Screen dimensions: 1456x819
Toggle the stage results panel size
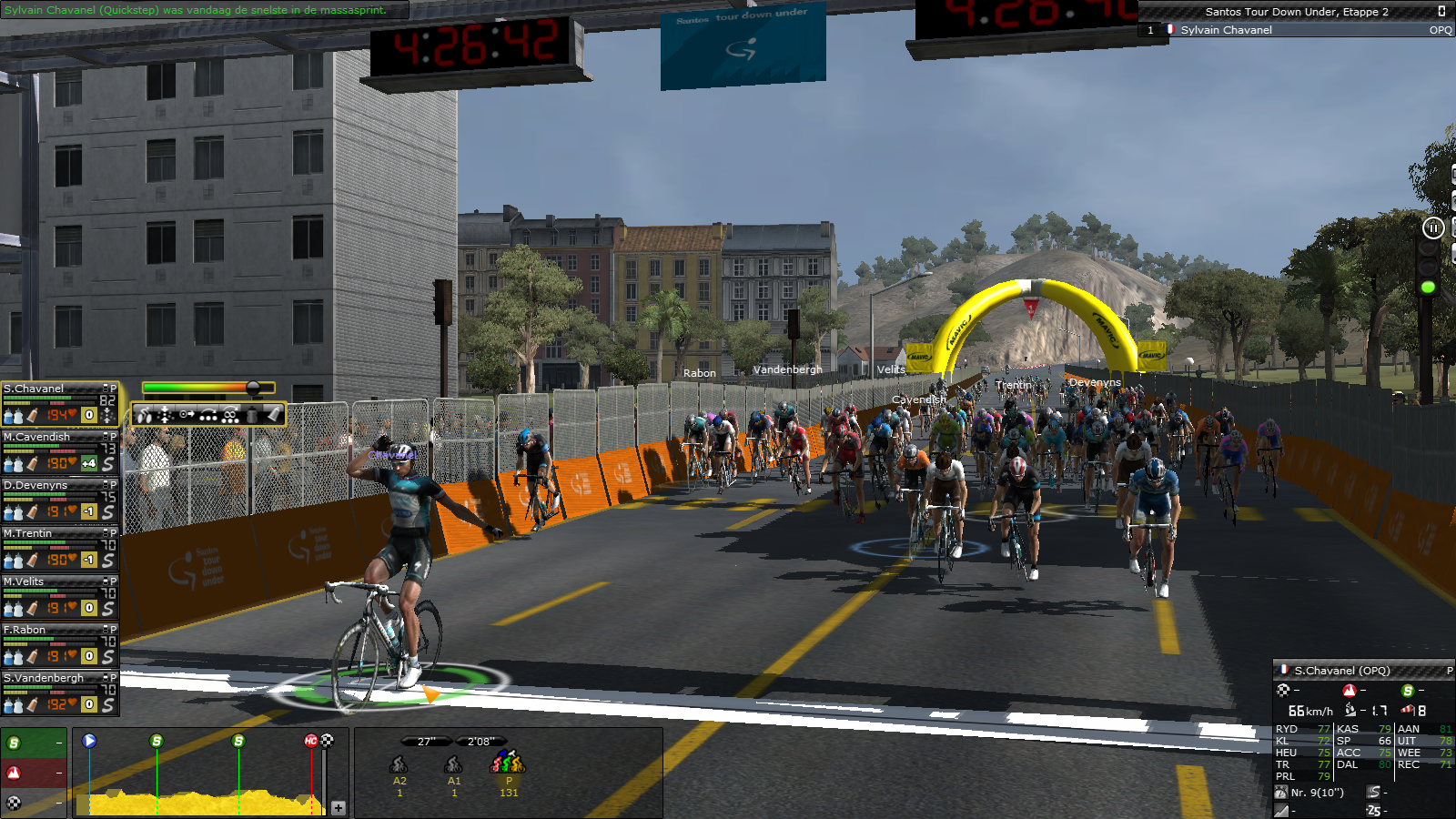[1441, 11]
